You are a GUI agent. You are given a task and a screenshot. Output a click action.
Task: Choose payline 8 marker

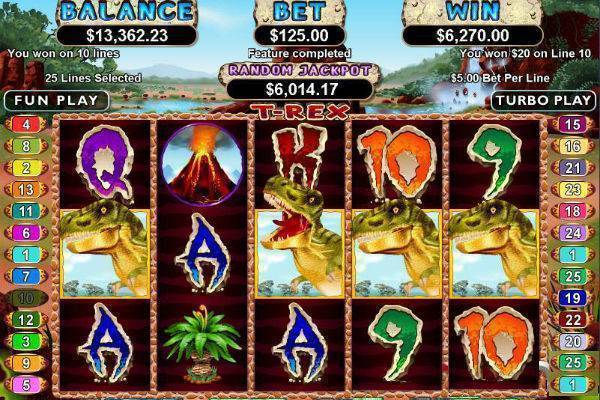pyautogui.click(x=26, y=146)
